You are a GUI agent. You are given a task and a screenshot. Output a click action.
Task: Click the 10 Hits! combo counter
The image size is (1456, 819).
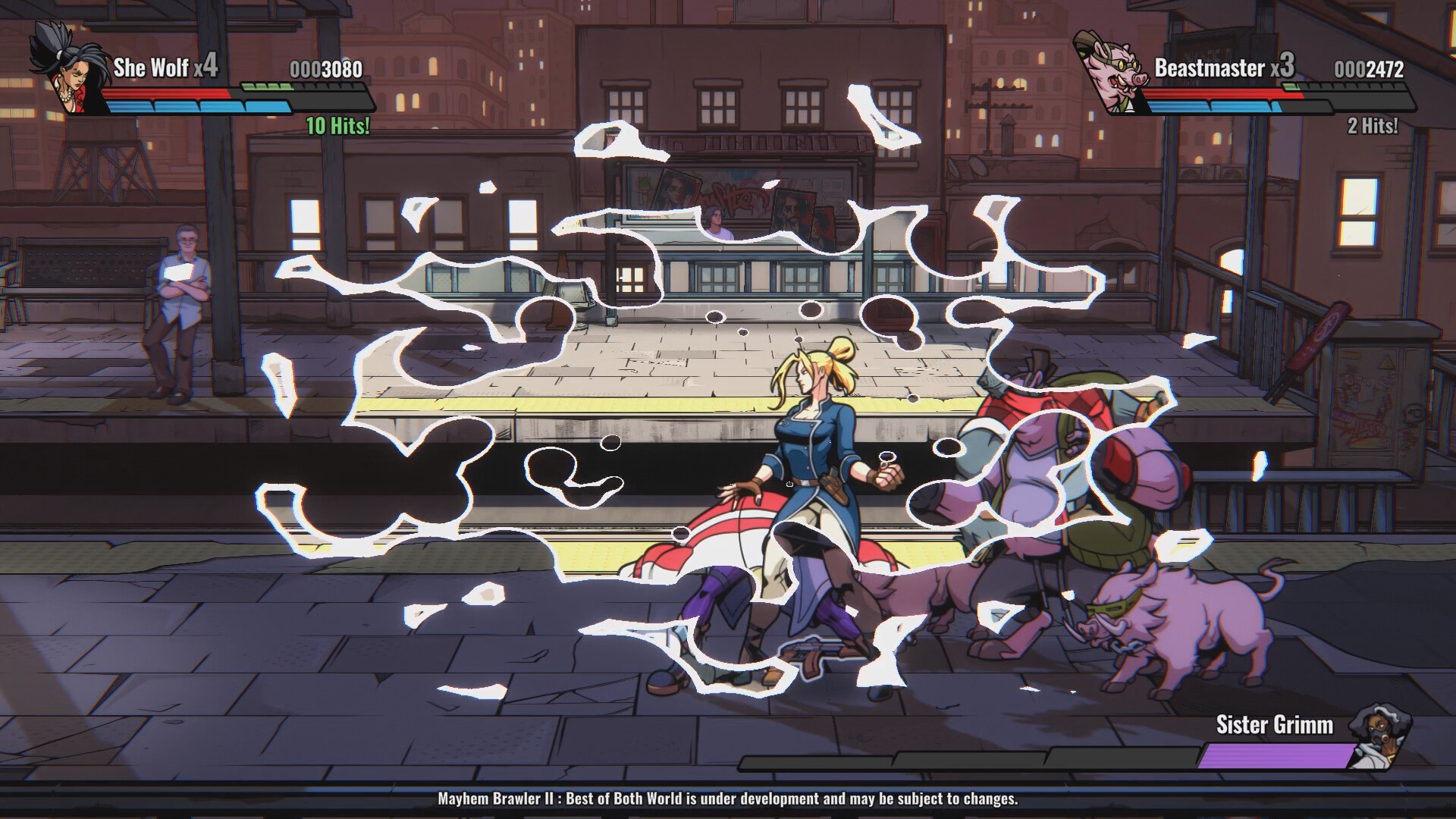336,125
